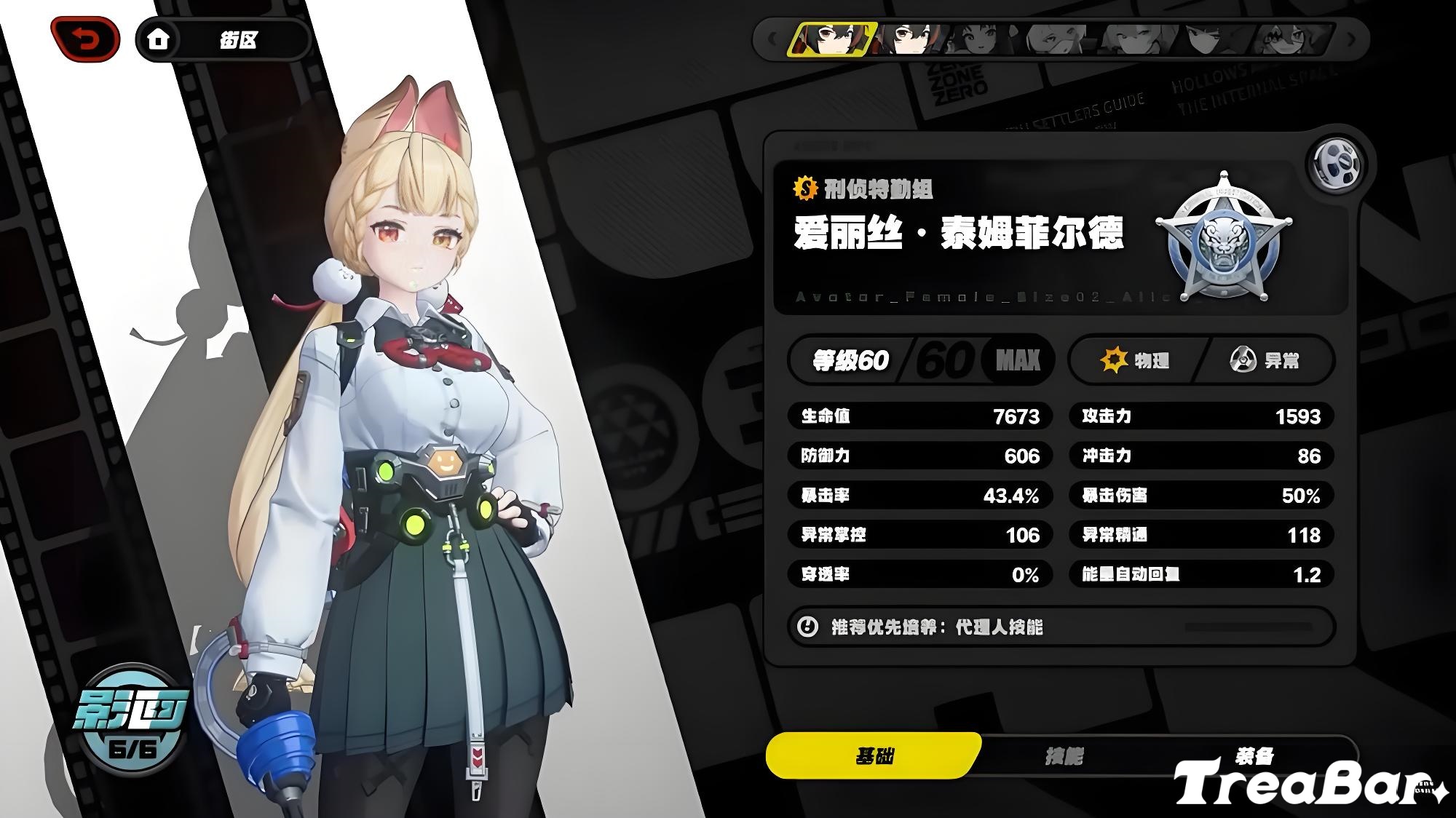
Task: Click the gear icon beside 刑侦特勤组
Action: [805, 186]
